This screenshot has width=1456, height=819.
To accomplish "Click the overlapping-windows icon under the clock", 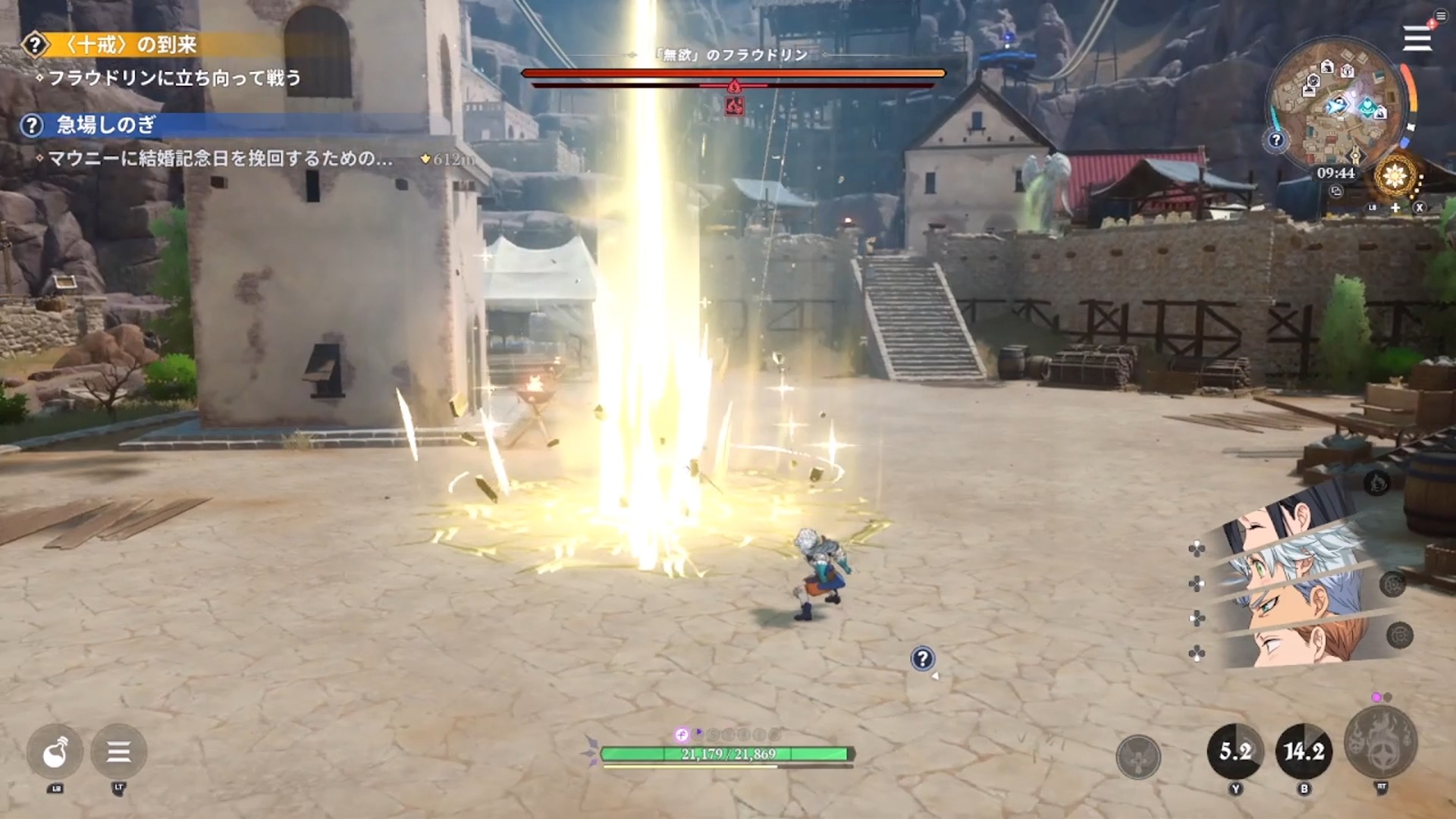I will 1336,192.
